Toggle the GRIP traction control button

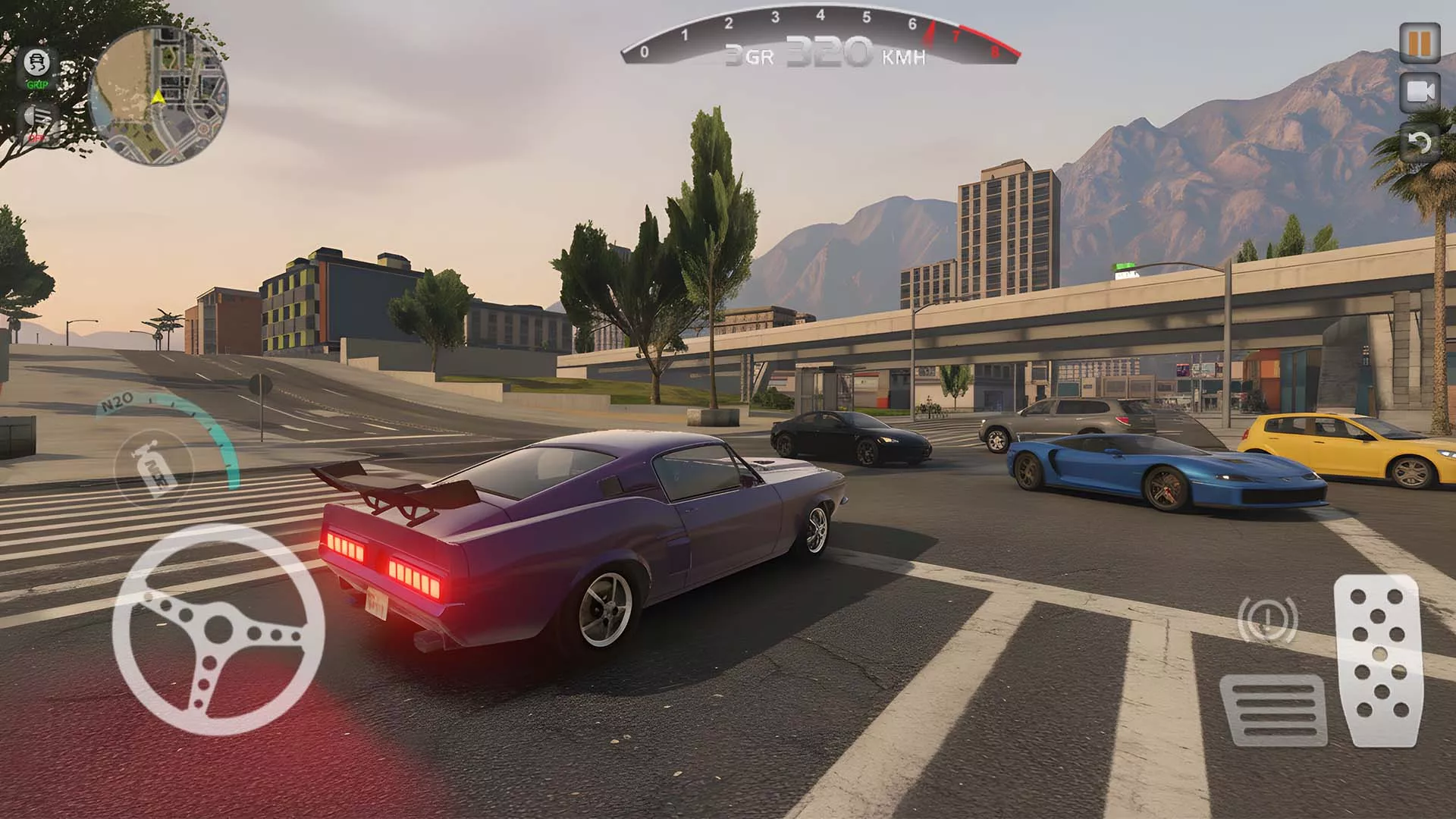36,67
